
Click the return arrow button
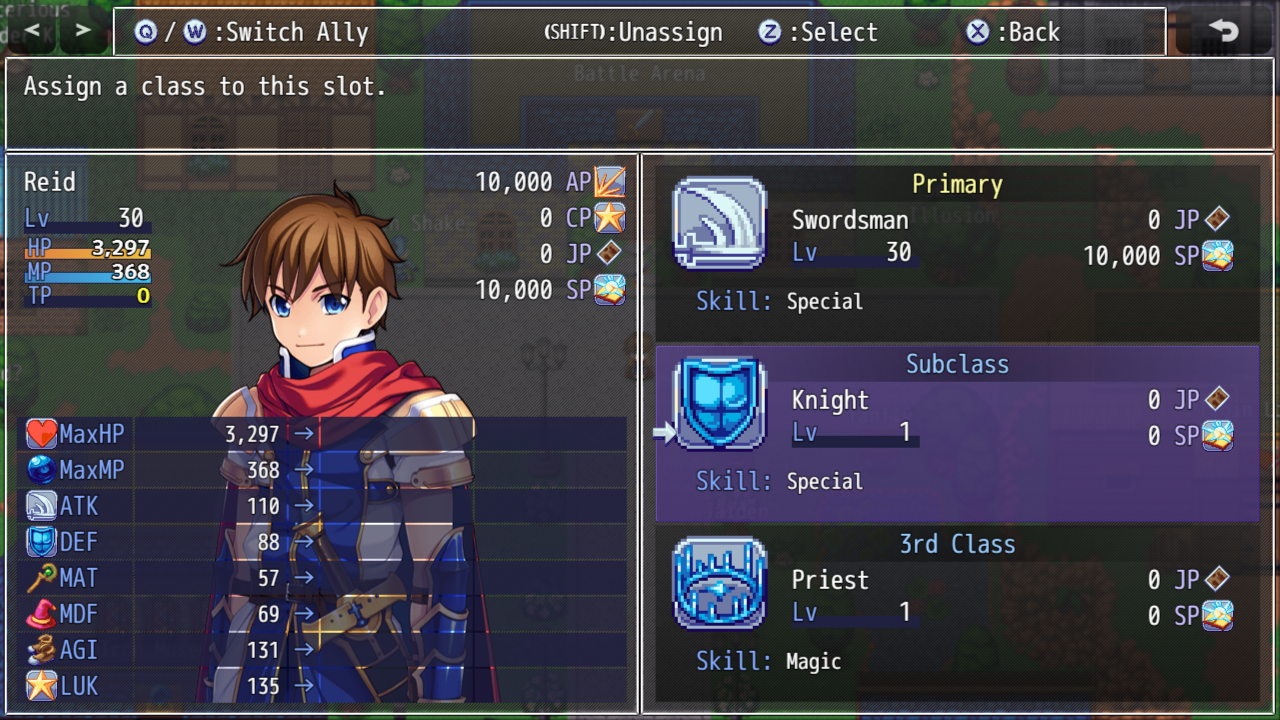coord(1223,31)
